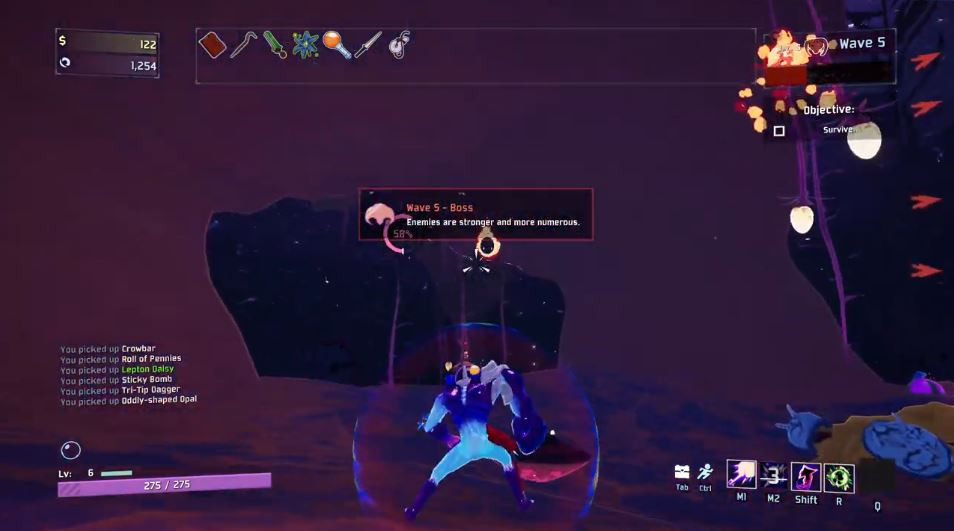The height and width of the screenshot is (531, 954).
Task: Use the Shift utility skill icon
Action: click(x=806, y=476)
